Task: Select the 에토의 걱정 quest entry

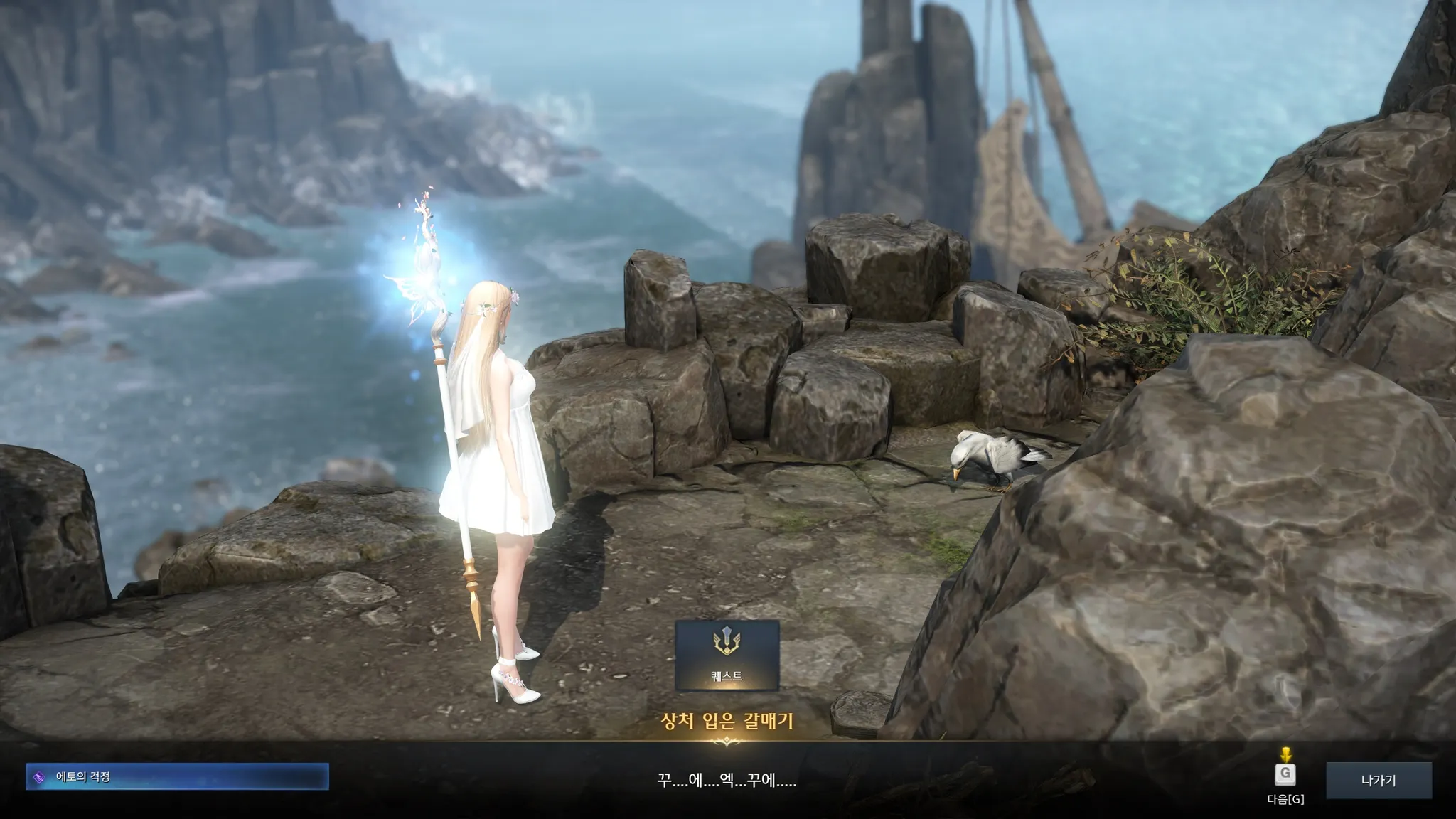Action: pos(177,776)
